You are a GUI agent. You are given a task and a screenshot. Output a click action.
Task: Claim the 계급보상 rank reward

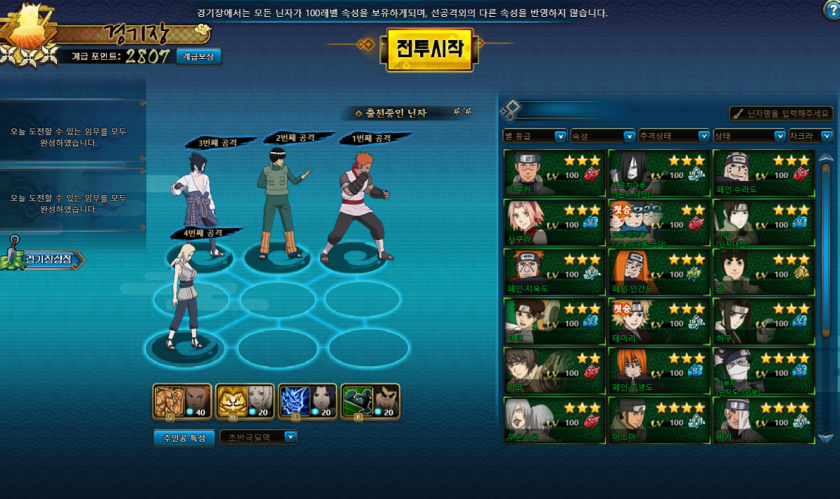point(199,57)
